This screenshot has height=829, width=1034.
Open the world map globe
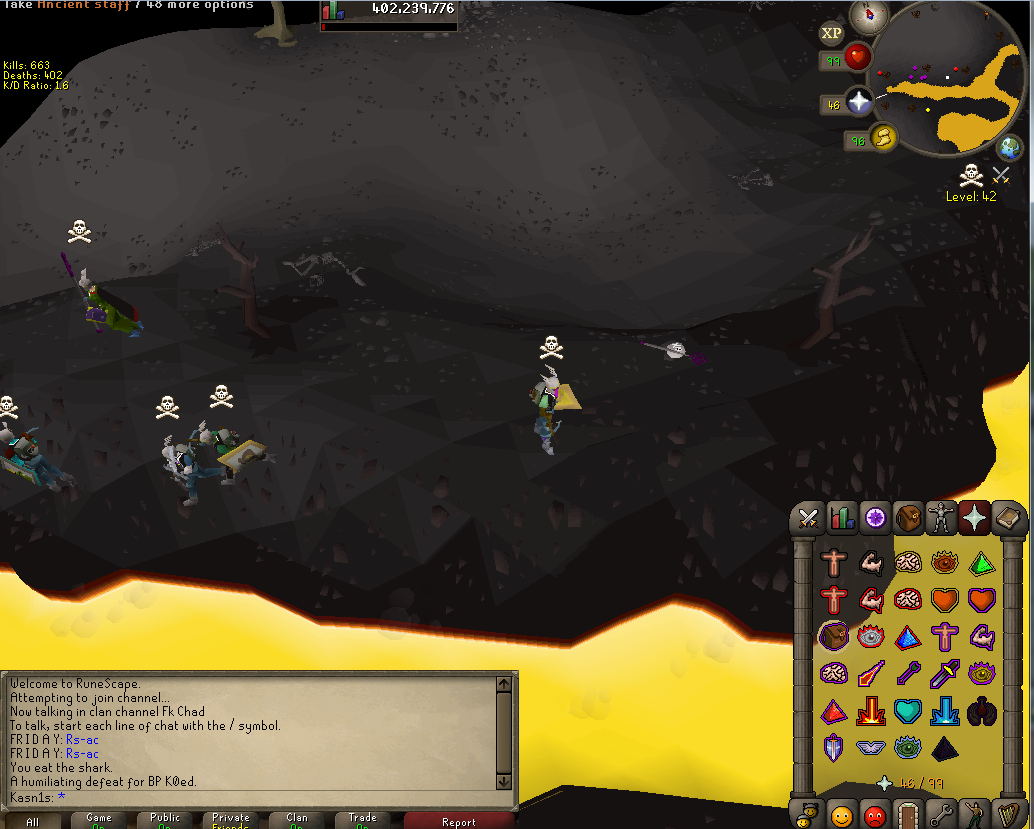pyautogui.click(x=1010, y=150)
